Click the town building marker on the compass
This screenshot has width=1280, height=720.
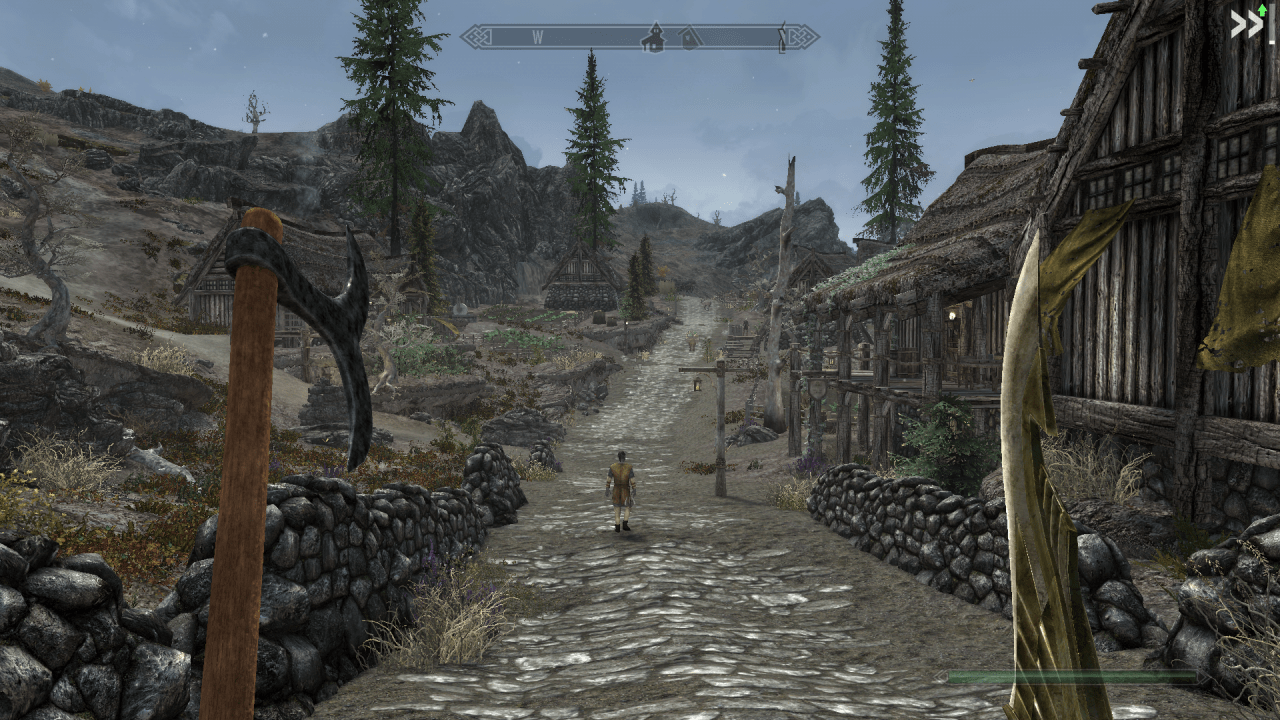pyautogui.click(x=654, y=38)
